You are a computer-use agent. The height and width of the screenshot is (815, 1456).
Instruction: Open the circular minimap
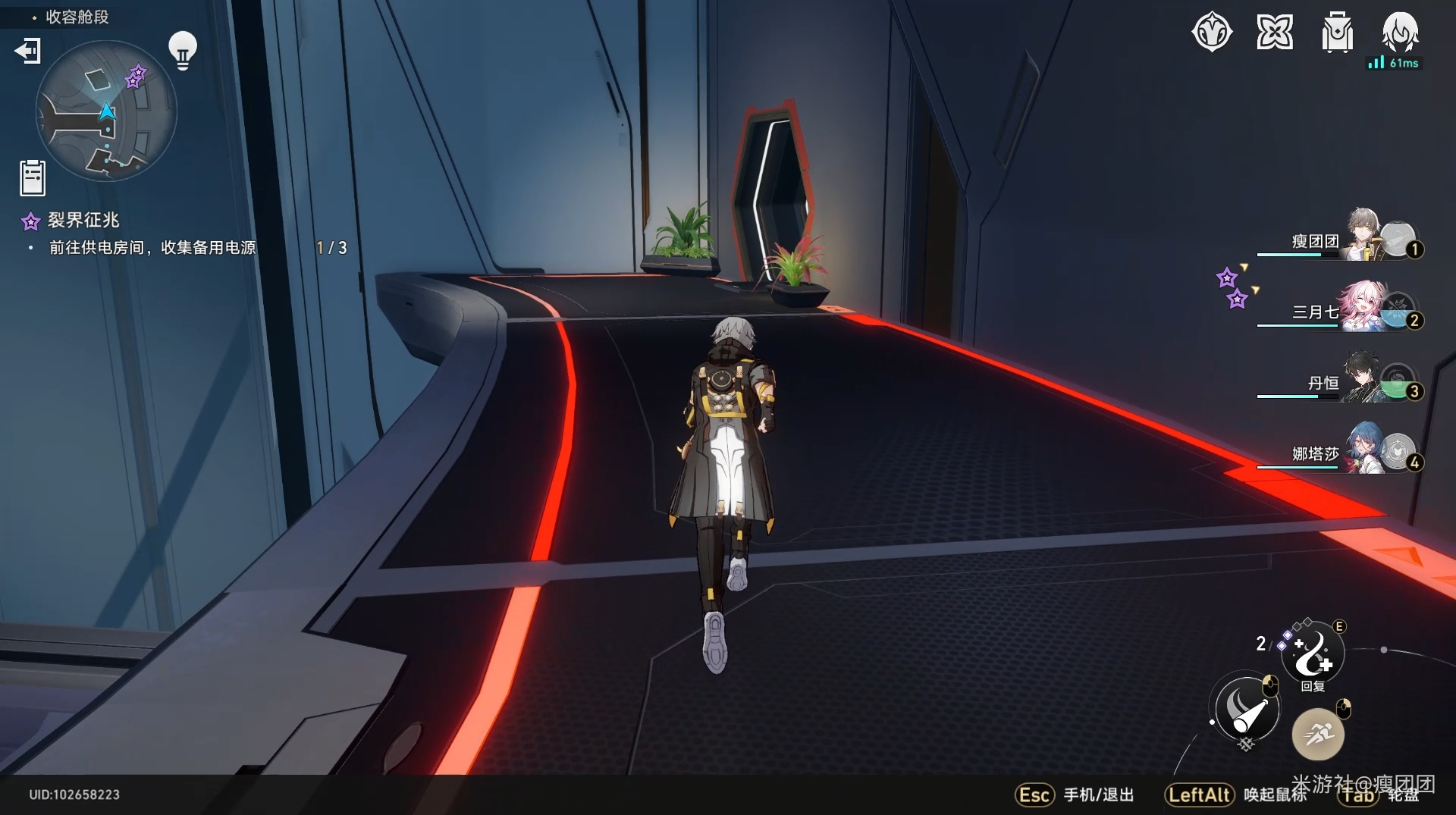(106, 111)
